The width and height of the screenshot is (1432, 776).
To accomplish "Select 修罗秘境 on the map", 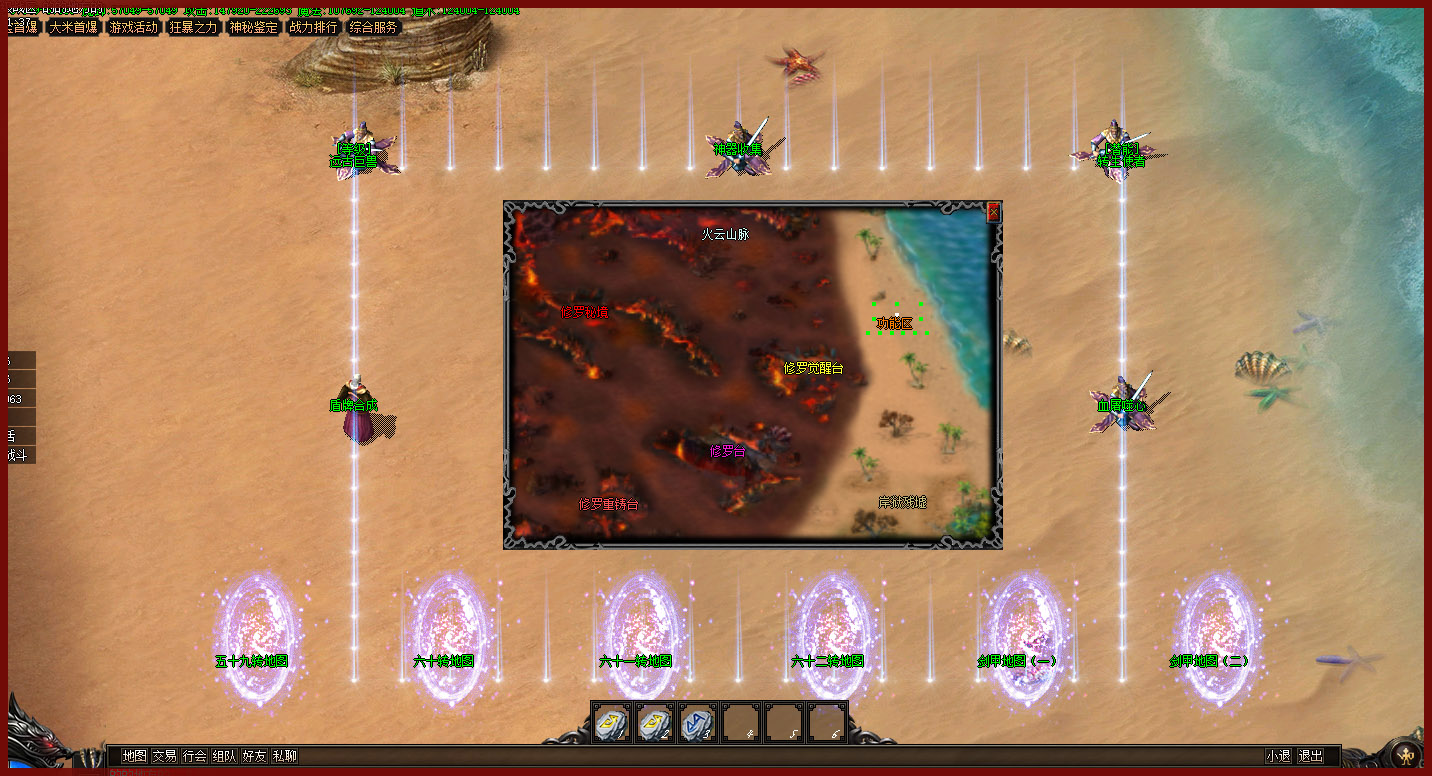I will (584, 312).
